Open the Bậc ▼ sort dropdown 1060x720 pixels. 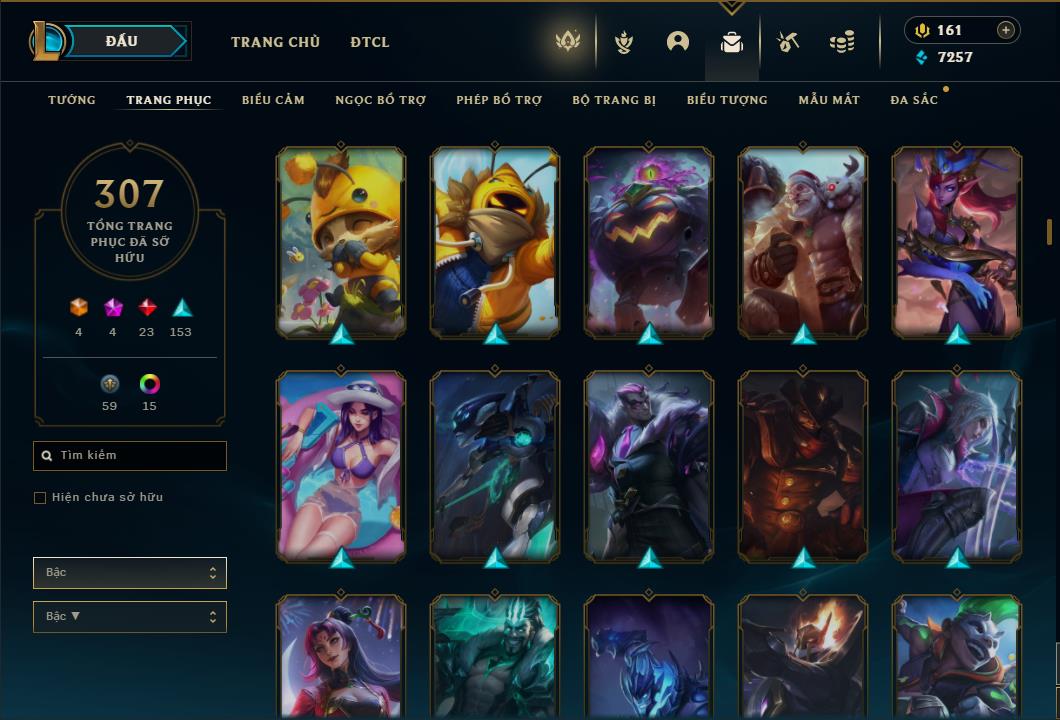(x=130, y=617)
